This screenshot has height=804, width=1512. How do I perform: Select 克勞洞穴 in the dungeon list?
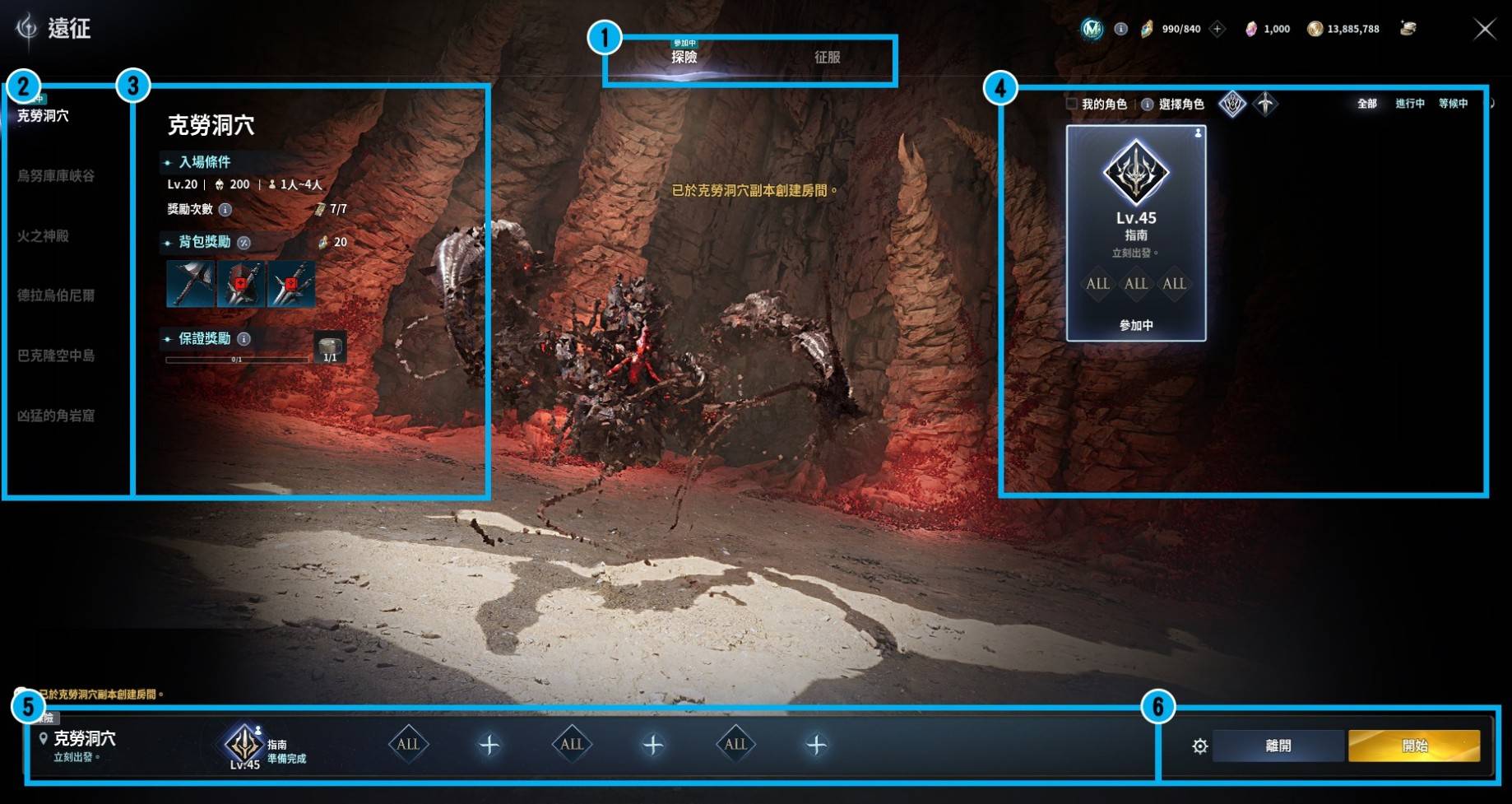[x=44, y=116]
